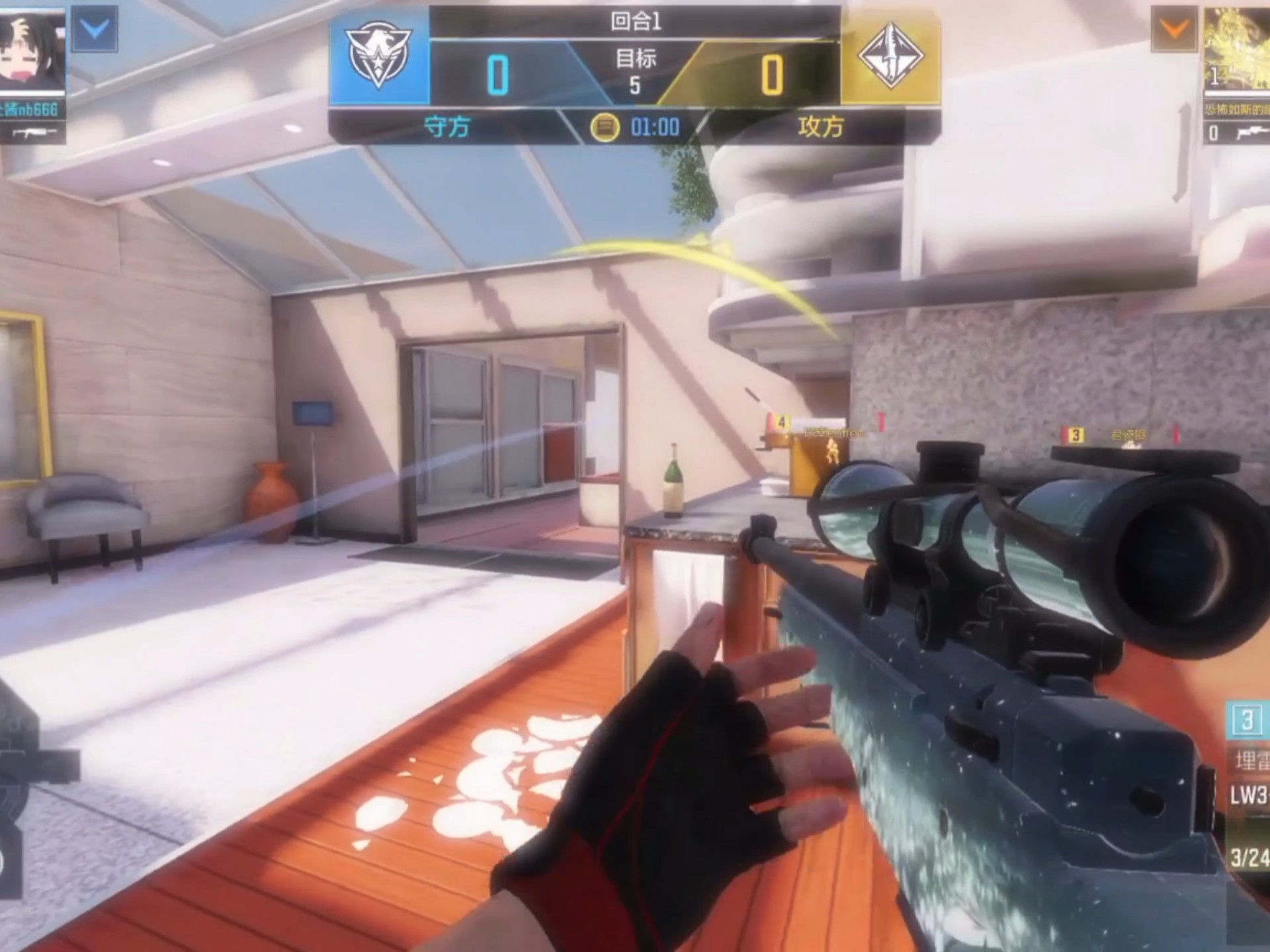Click the blue defender team emblem
1270x952 pixels.
pyautogui.click(x=379, y=56)
